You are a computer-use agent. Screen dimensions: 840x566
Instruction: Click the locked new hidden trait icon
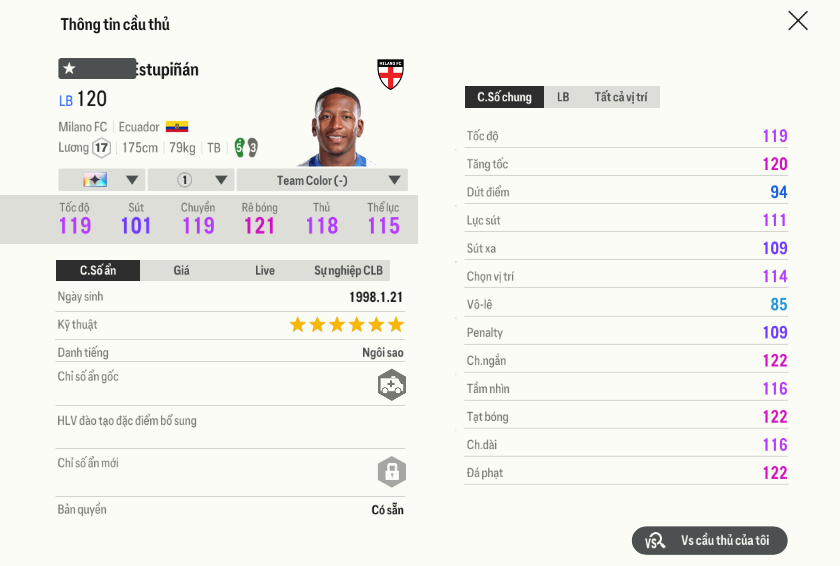[x=391, y=471]
